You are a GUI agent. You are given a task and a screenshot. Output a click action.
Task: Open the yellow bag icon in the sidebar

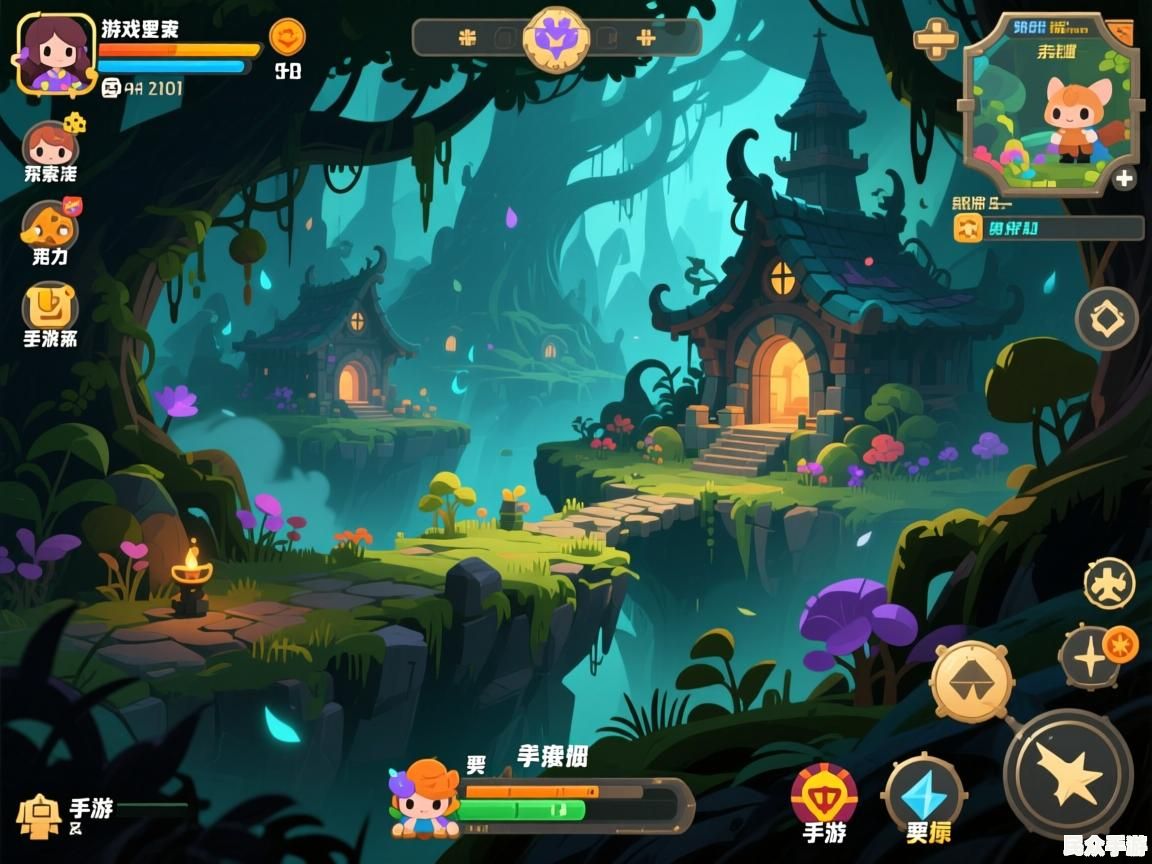click(x=50, y=306)
